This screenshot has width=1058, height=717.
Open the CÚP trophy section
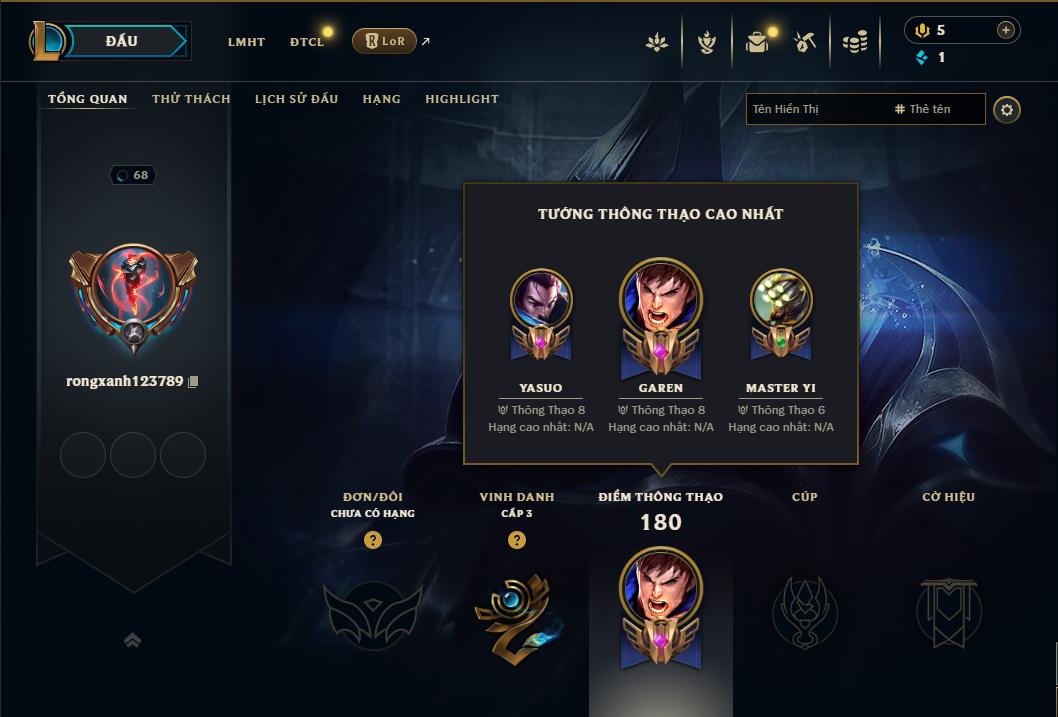(804, 610)
